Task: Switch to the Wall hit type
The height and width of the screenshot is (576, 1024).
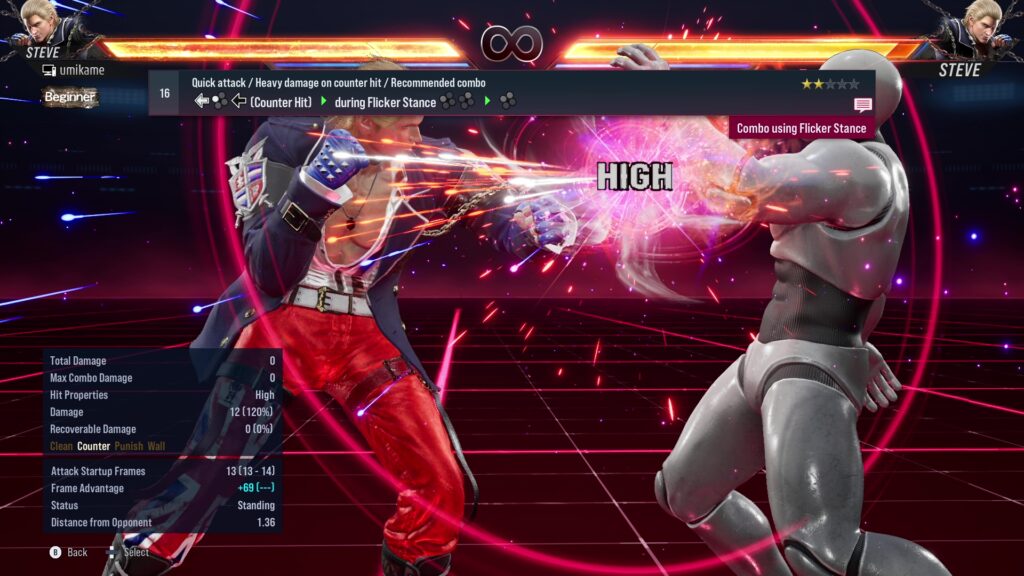Action: coord(156,446)
